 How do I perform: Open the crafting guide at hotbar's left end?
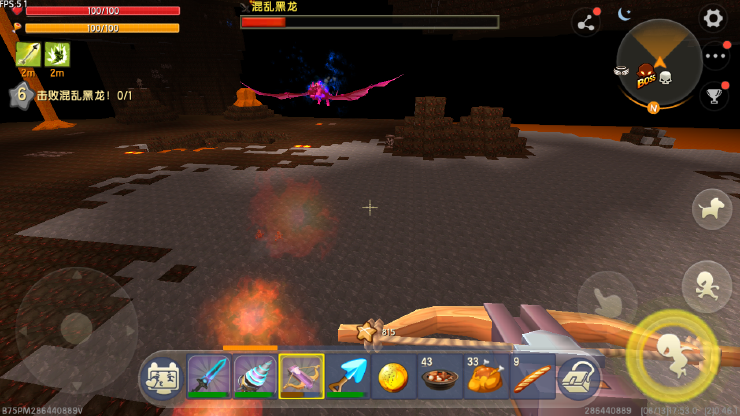[x=163, y=378]
